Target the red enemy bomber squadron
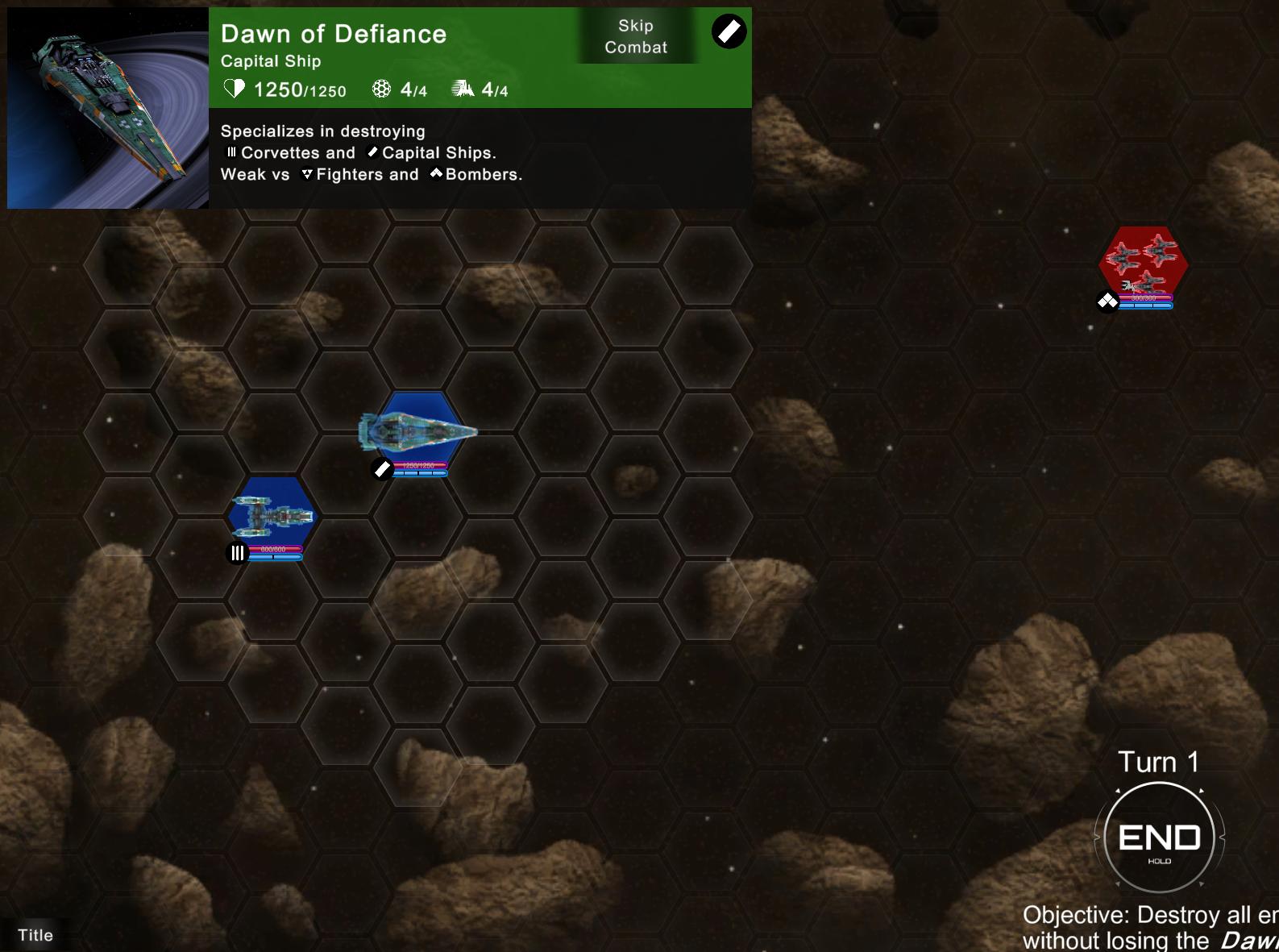This screenshot has height=952, width=1279. coord(1143,262)
